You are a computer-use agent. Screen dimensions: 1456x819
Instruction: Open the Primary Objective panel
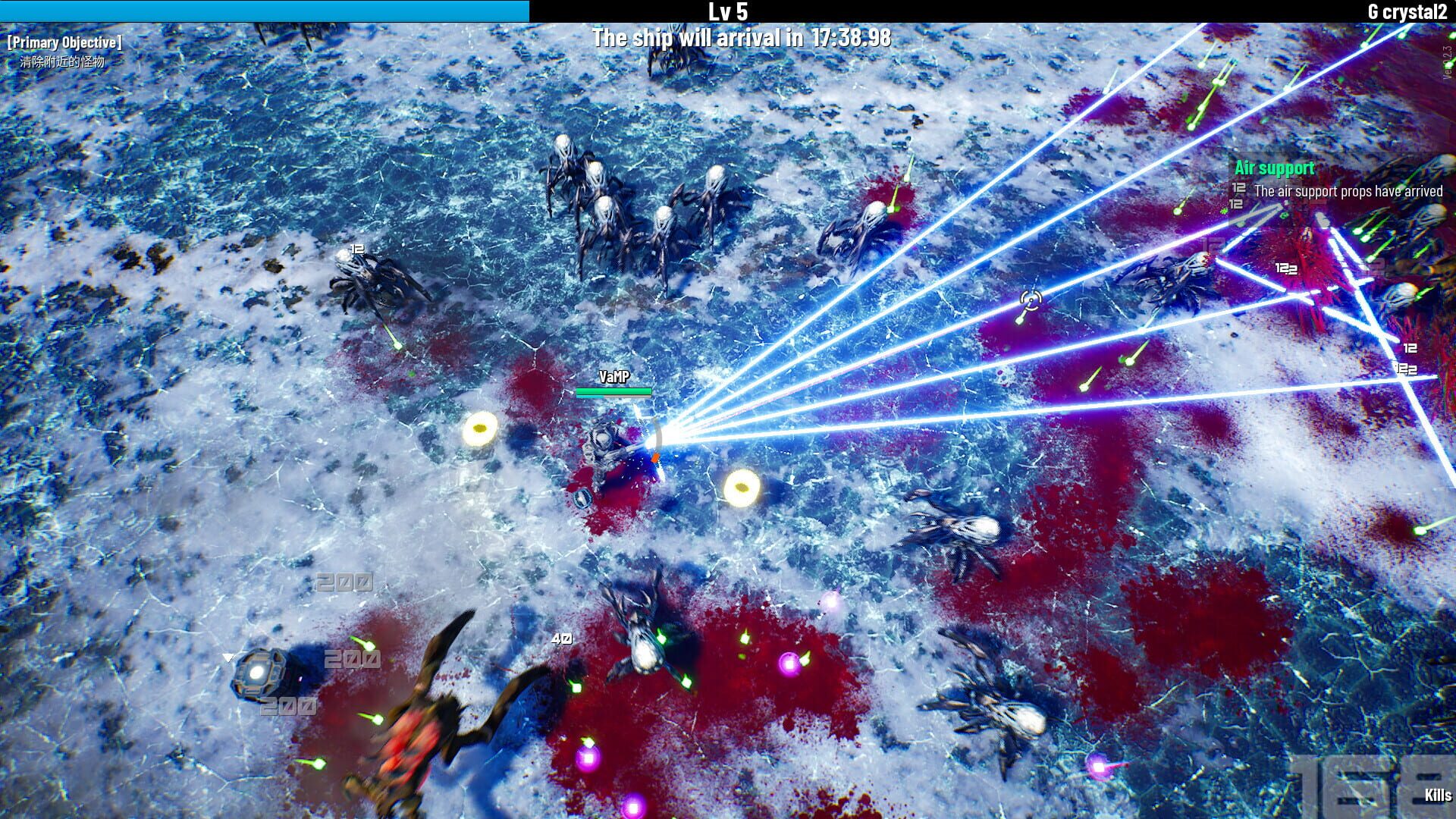pyautogui.click(x=64, y=43)
